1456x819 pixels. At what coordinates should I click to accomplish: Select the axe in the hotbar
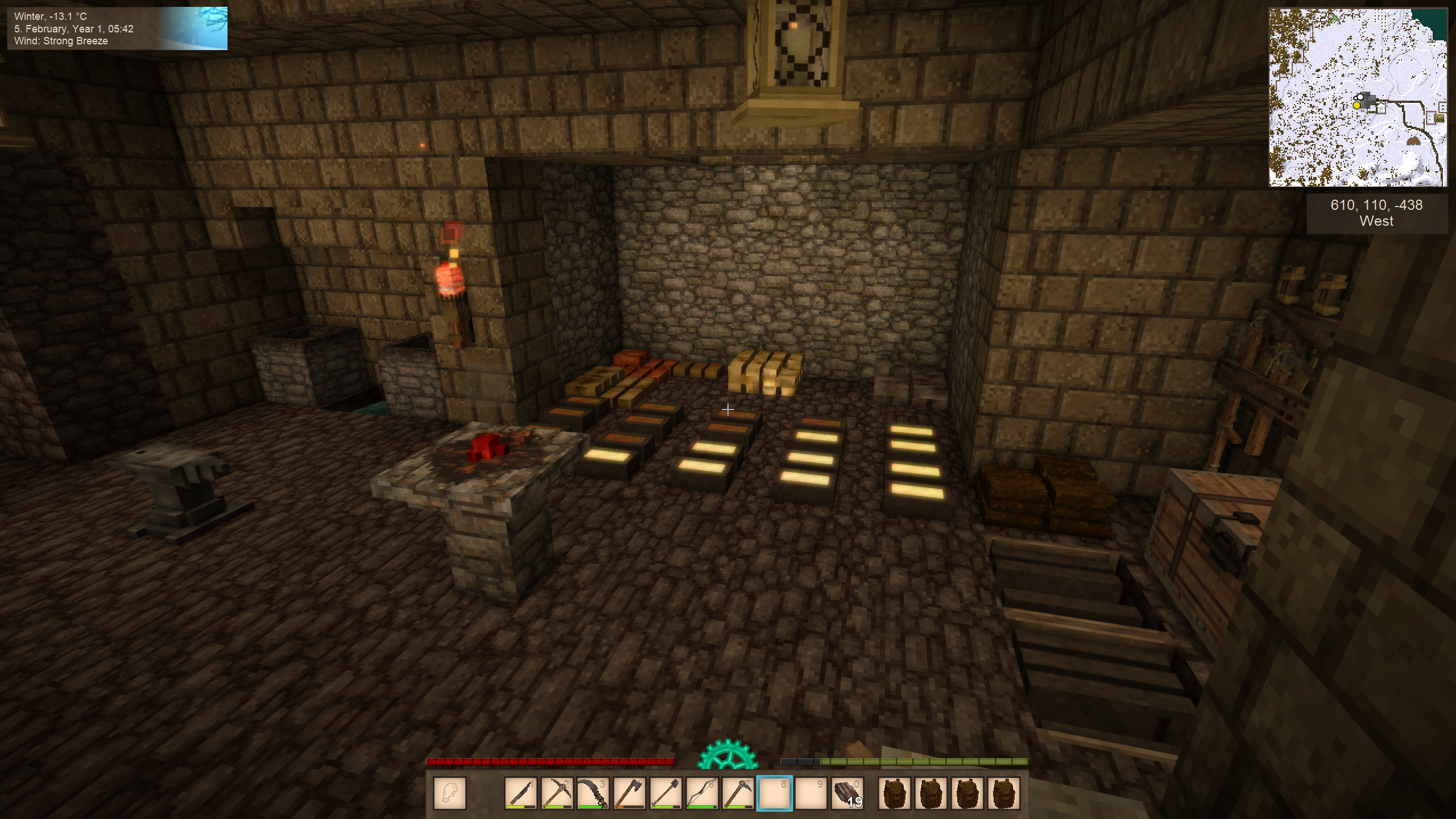(x=630, y=793)
